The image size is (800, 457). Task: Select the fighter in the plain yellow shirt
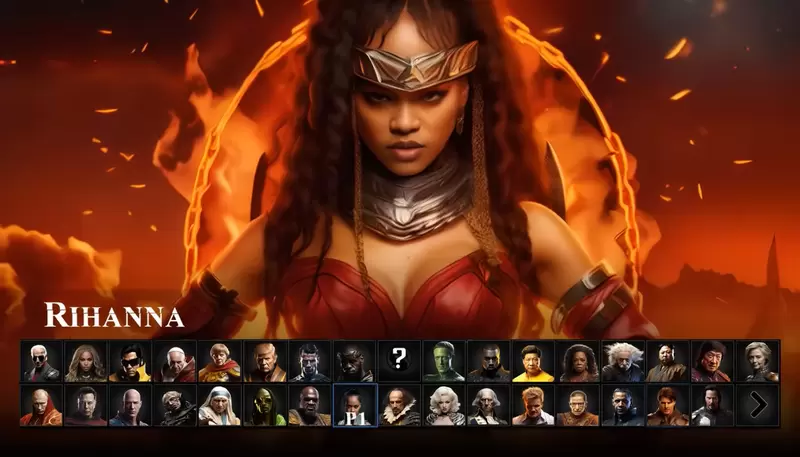coord(533,361)
